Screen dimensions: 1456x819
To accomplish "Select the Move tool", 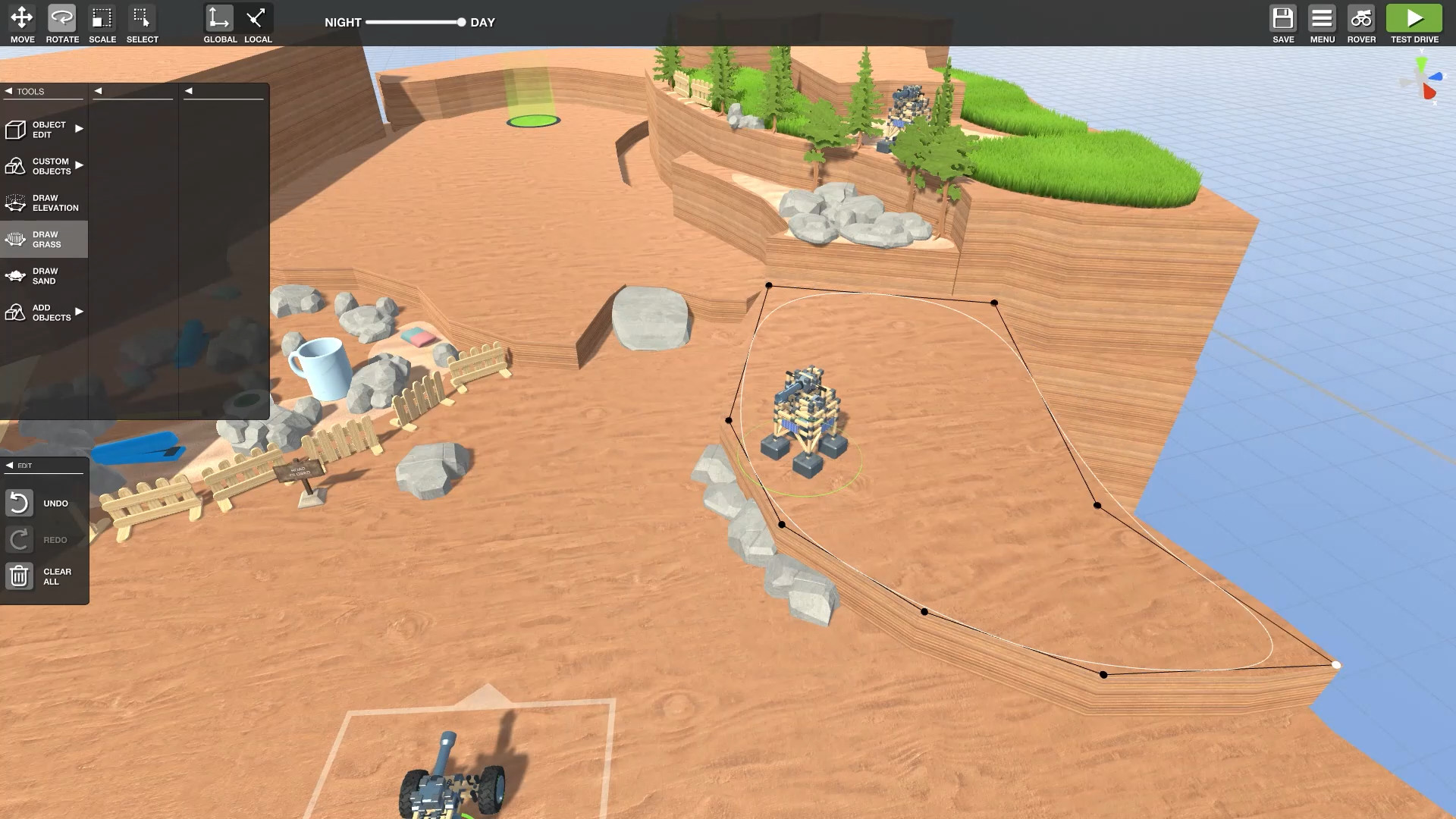I will tap(20, 19).
